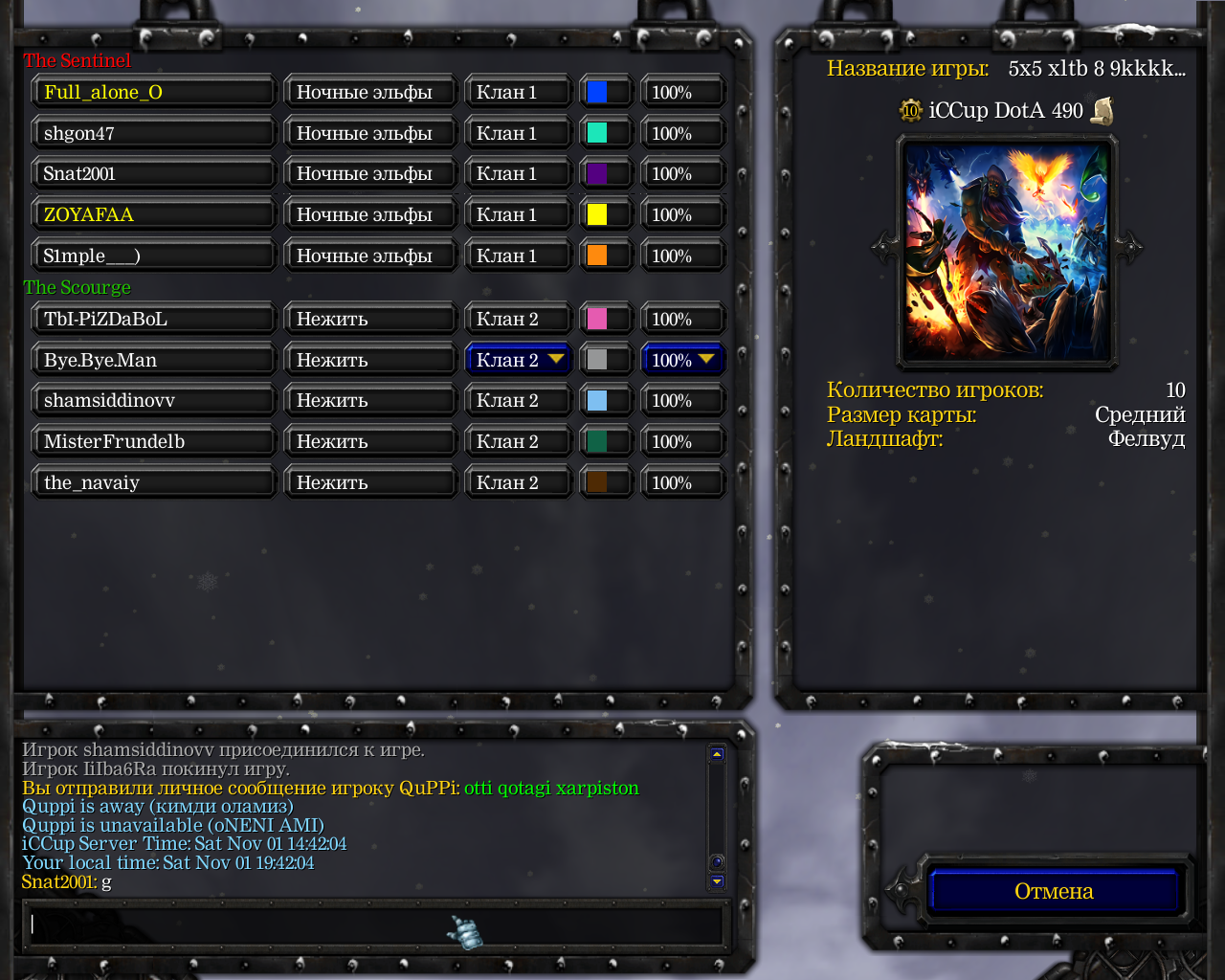Click the blue color swatch for Full_alone_O
The height and width of the screenshot is (980, 1225).
[x=597, y=93]
